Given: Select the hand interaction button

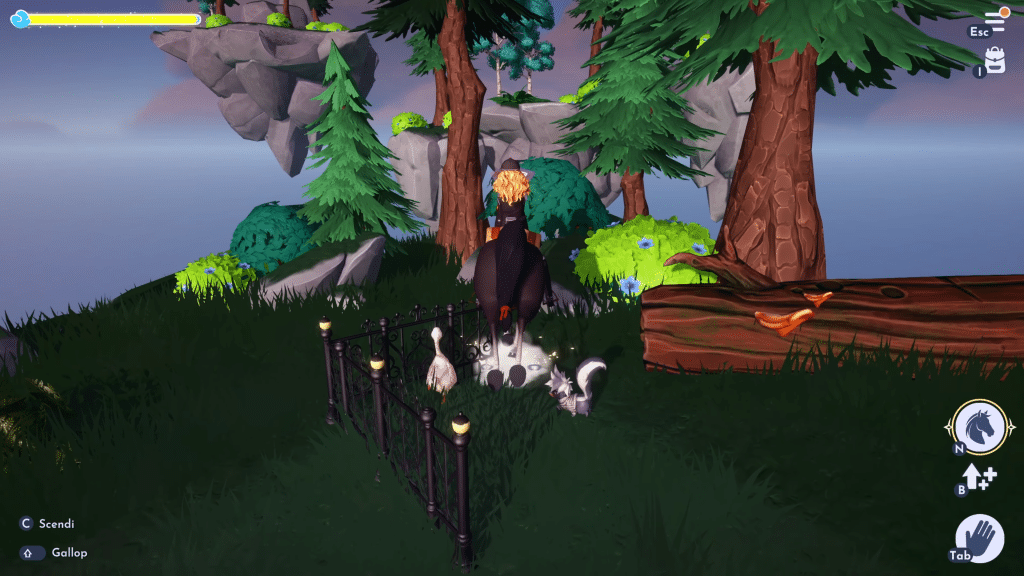Looking at the screenshot, I should point(980,539).
